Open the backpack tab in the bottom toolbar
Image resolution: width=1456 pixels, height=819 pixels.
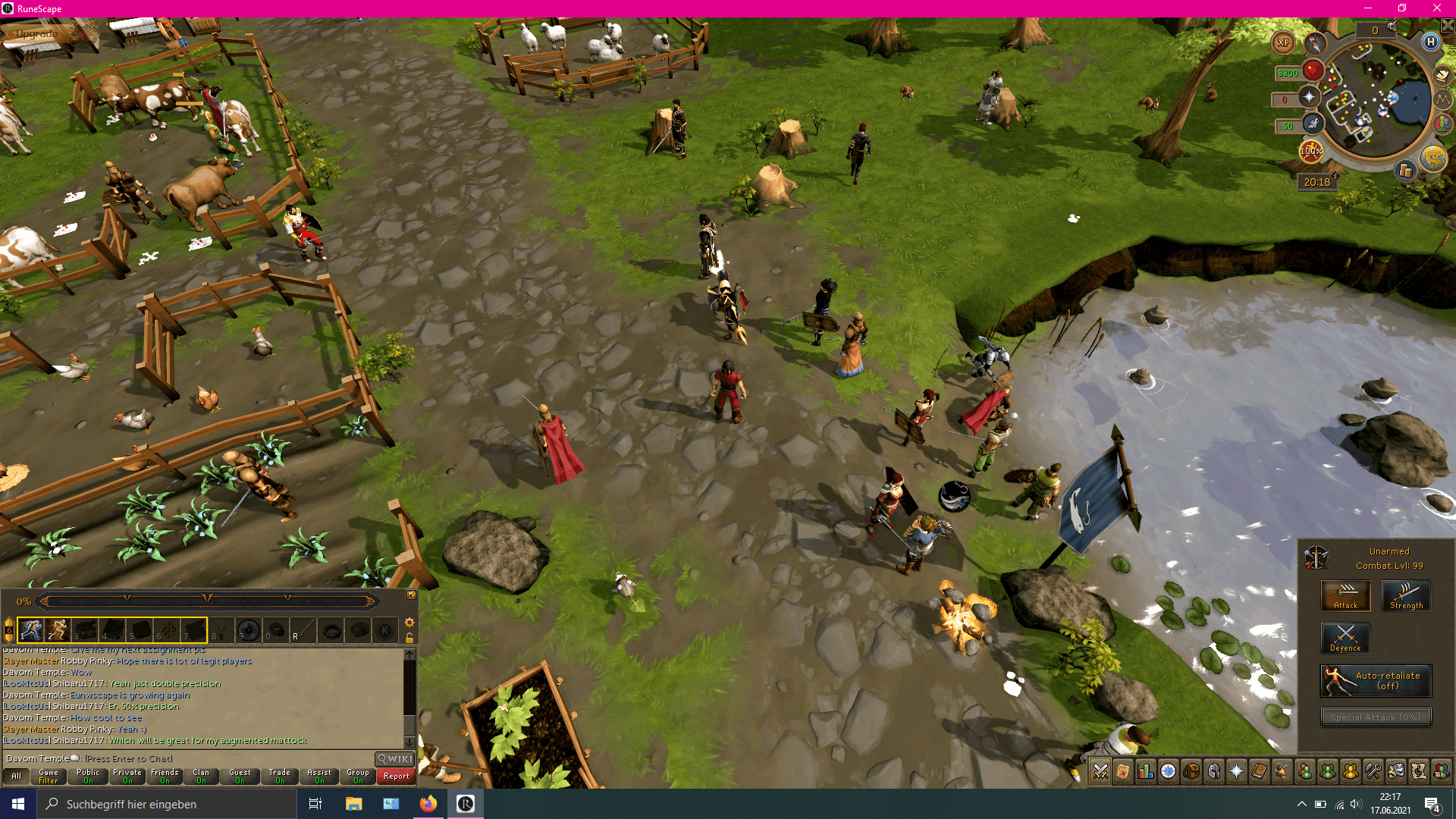click(1191, 772)
